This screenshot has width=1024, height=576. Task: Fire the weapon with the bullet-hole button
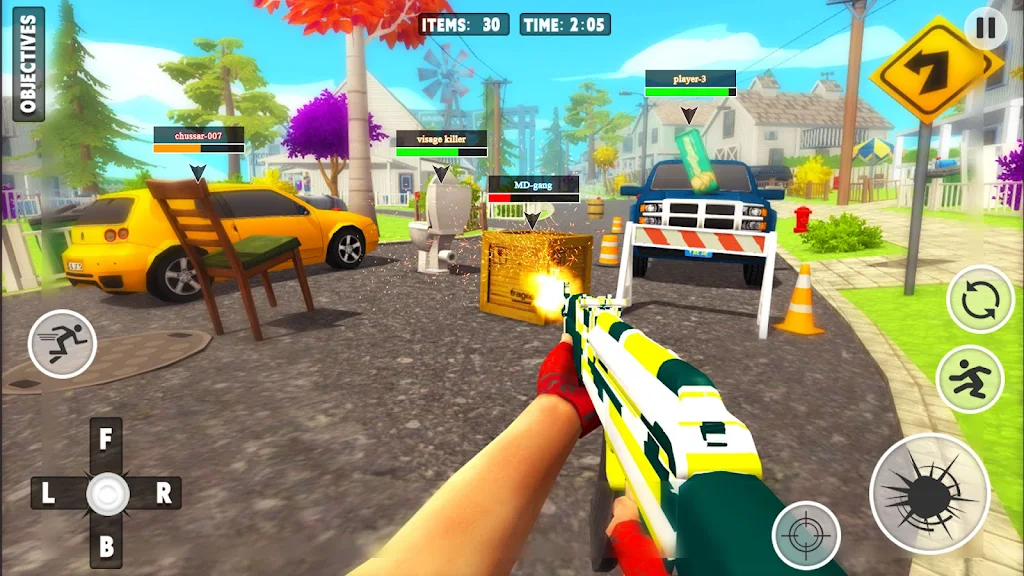[x=929, y=493]
